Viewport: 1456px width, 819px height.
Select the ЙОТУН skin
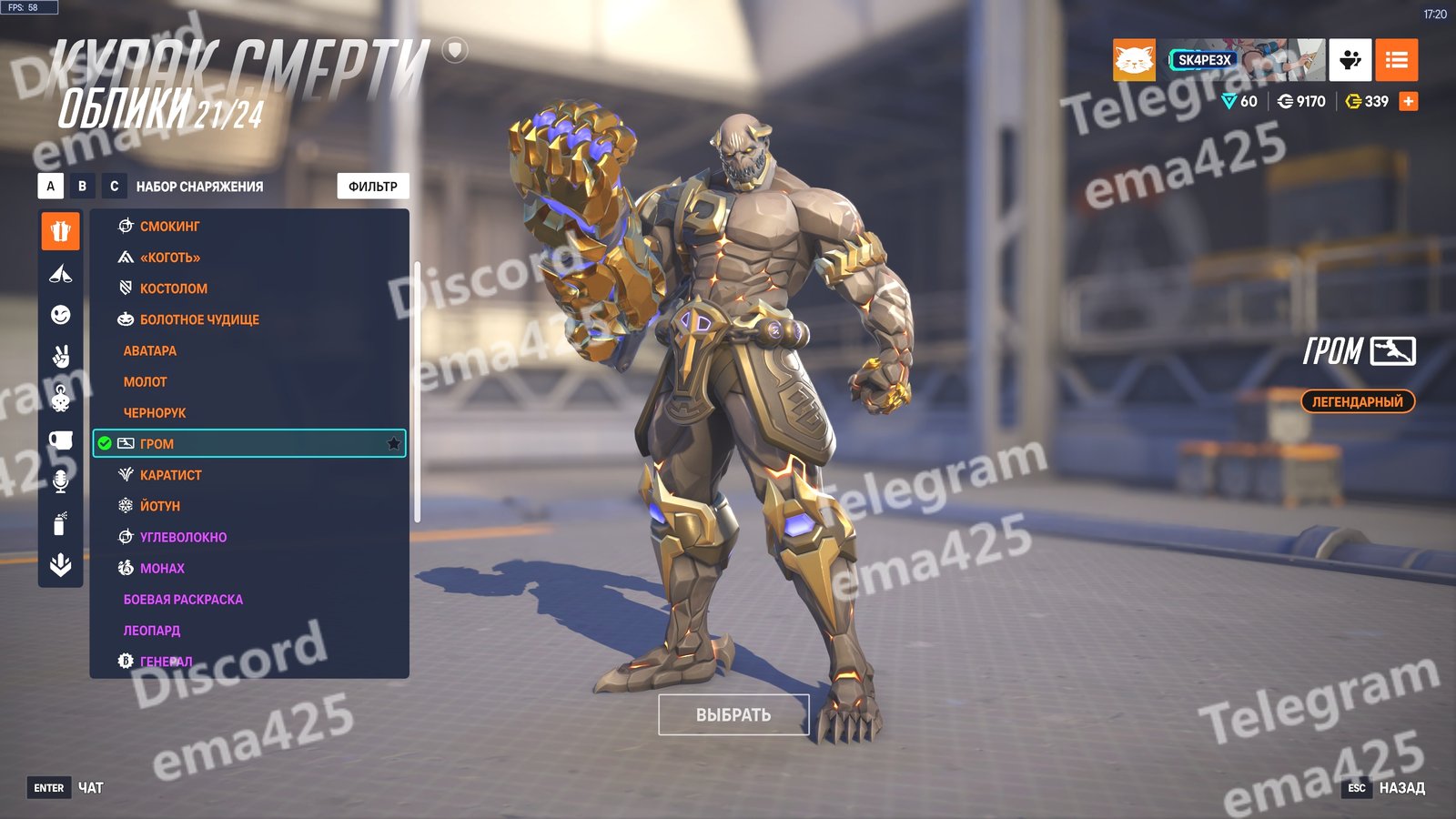[160, 506]
